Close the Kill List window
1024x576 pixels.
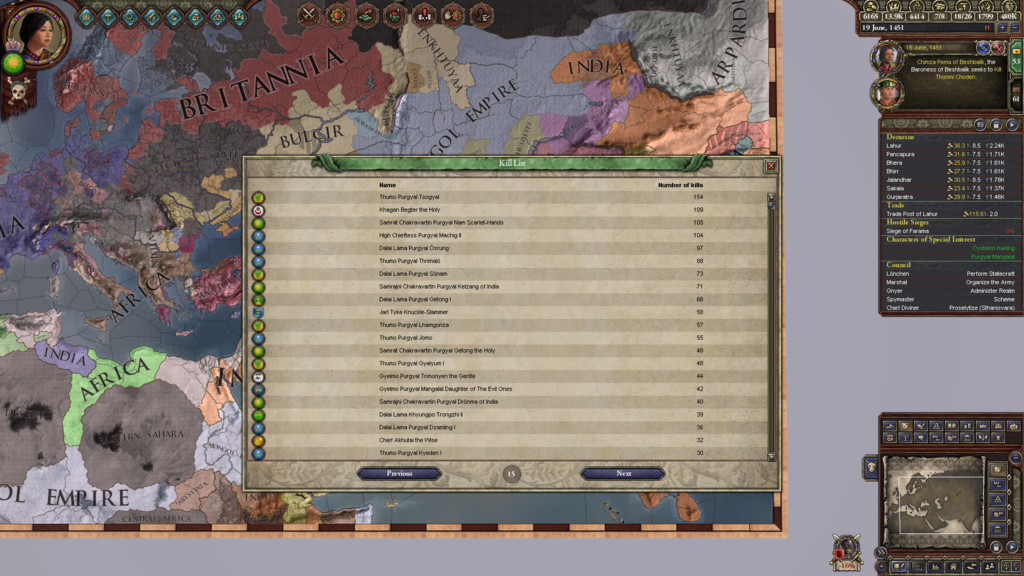771,166
